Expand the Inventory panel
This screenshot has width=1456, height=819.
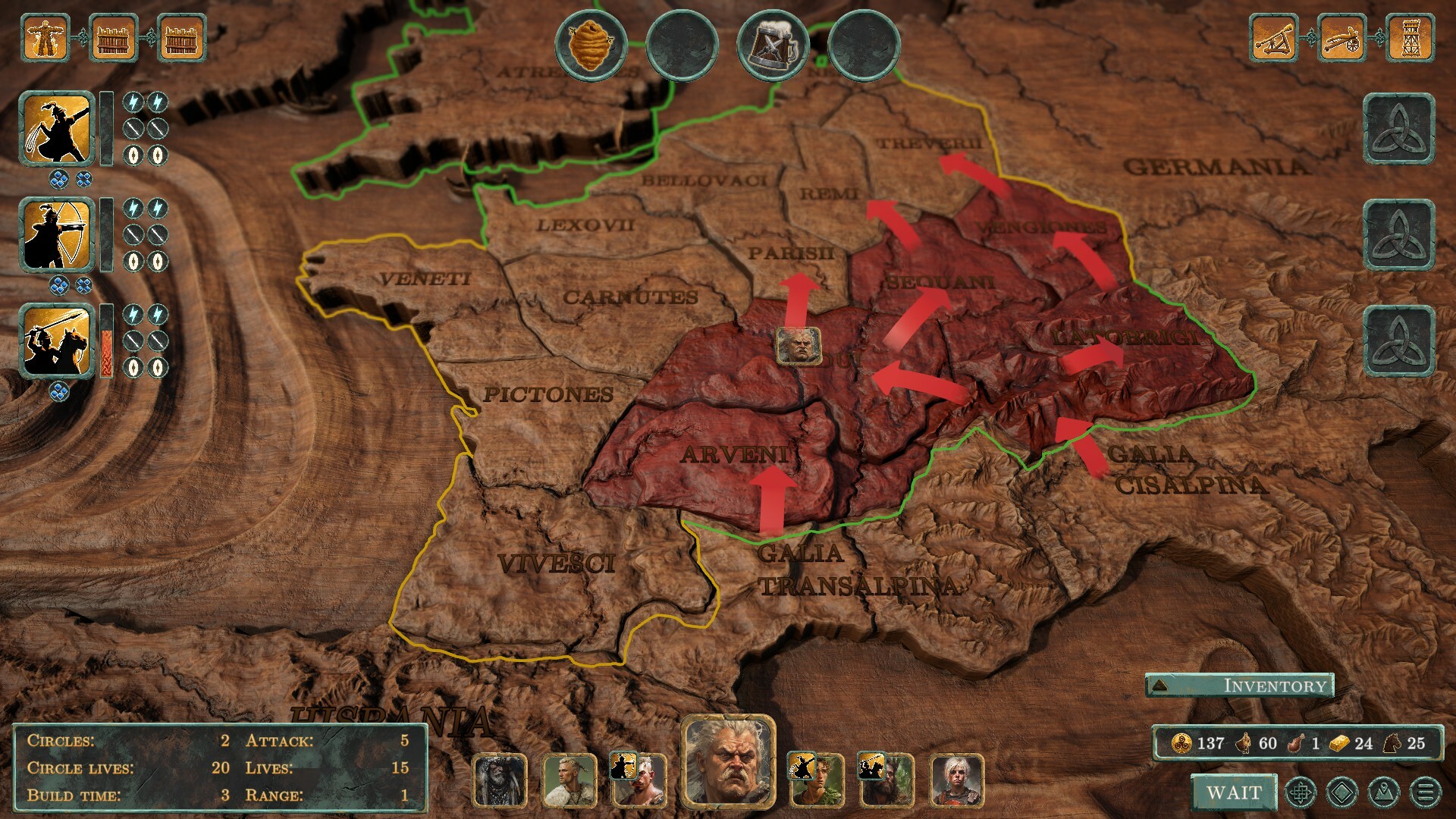click(x=1239, y=686)
